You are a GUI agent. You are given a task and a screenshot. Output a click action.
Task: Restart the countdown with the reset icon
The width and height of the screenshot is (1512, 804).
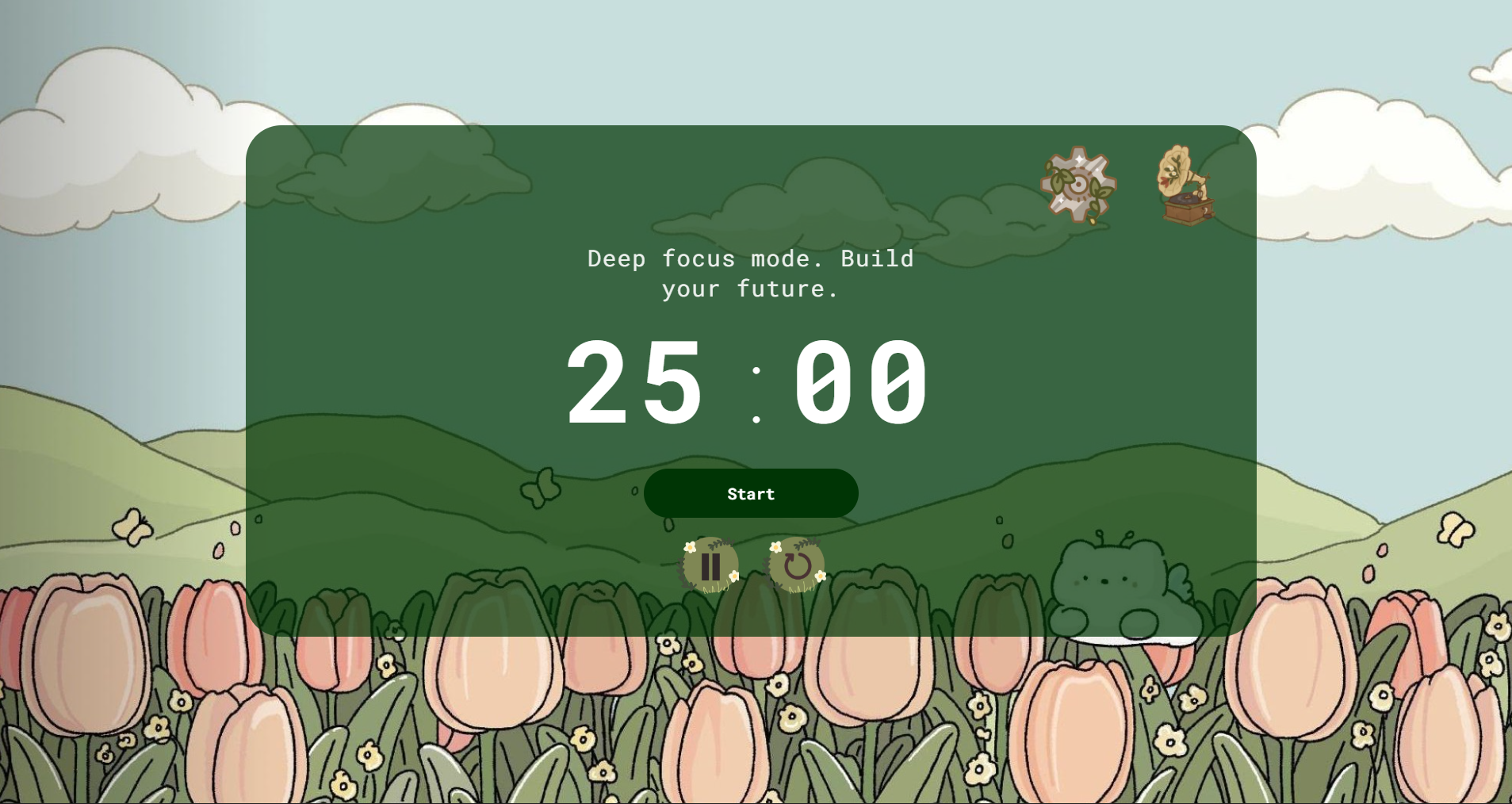coord(798,565)
